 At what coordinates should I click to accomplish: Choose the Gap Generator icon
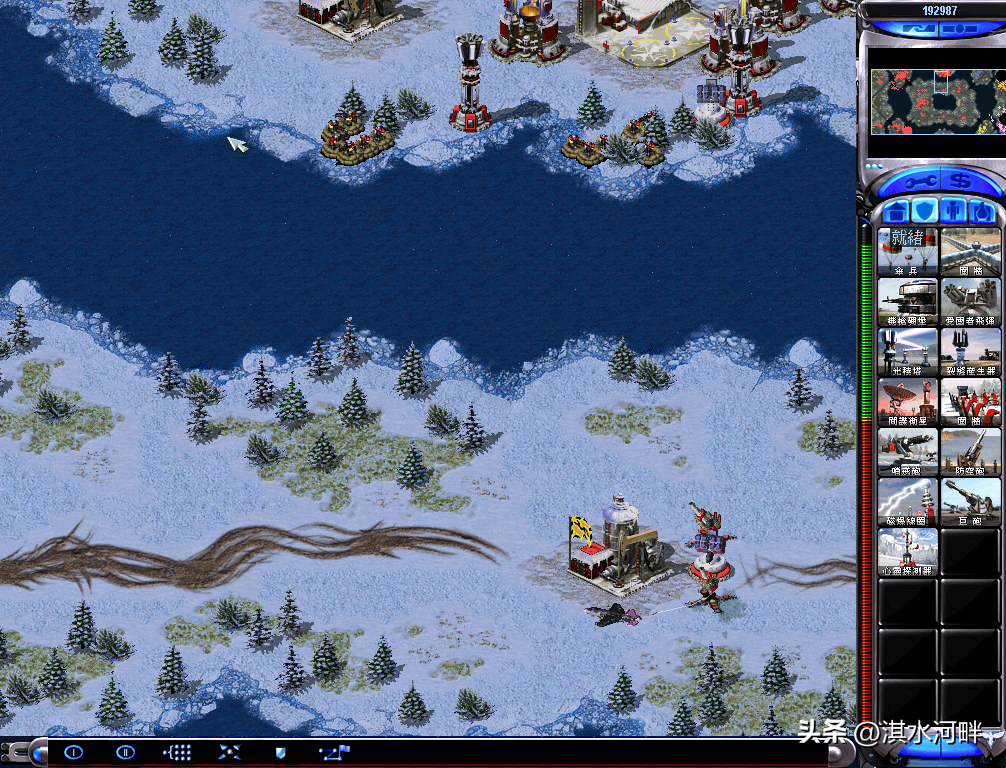970,351
